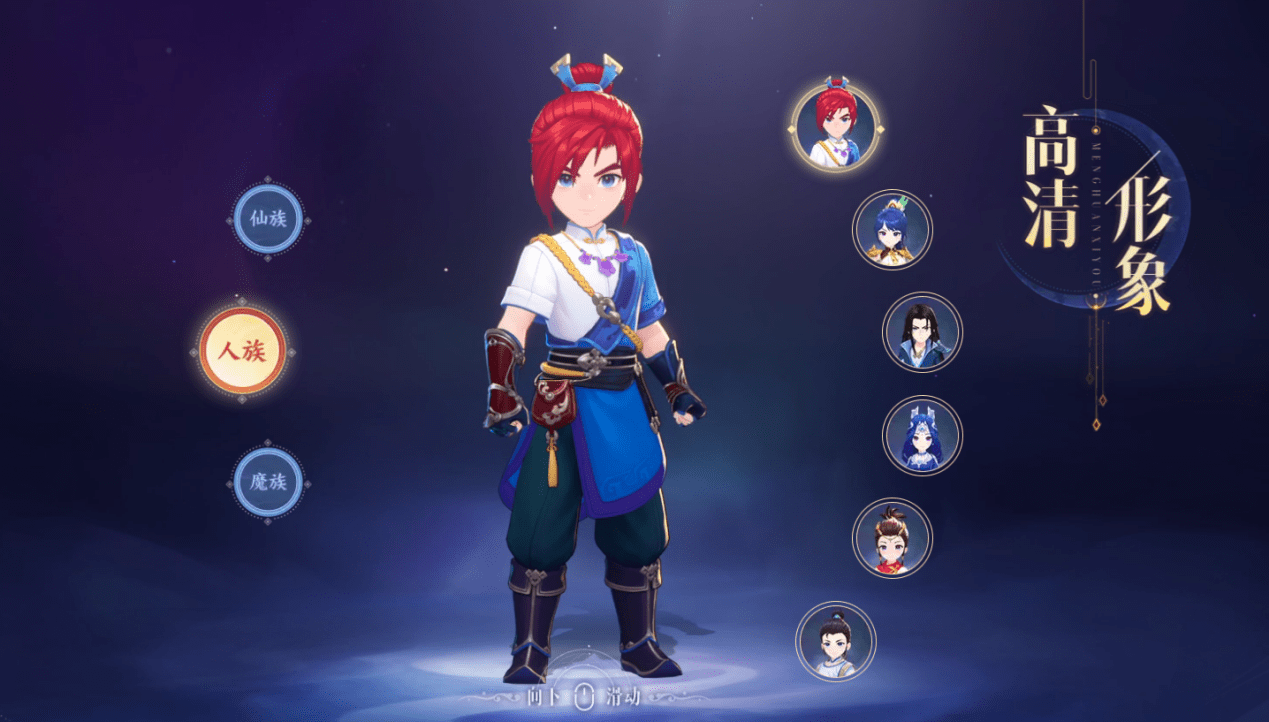This screenshot has height=722, width=1269.
Task: Choose the long black-haired man portrait
Action: pos(922,333)
